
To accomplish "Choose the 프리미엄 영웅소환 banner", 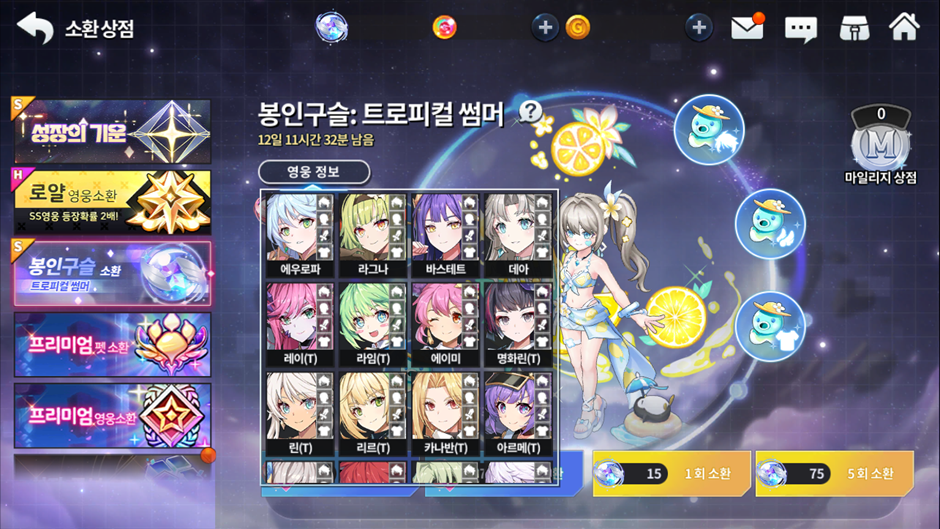I will point(112,415).
